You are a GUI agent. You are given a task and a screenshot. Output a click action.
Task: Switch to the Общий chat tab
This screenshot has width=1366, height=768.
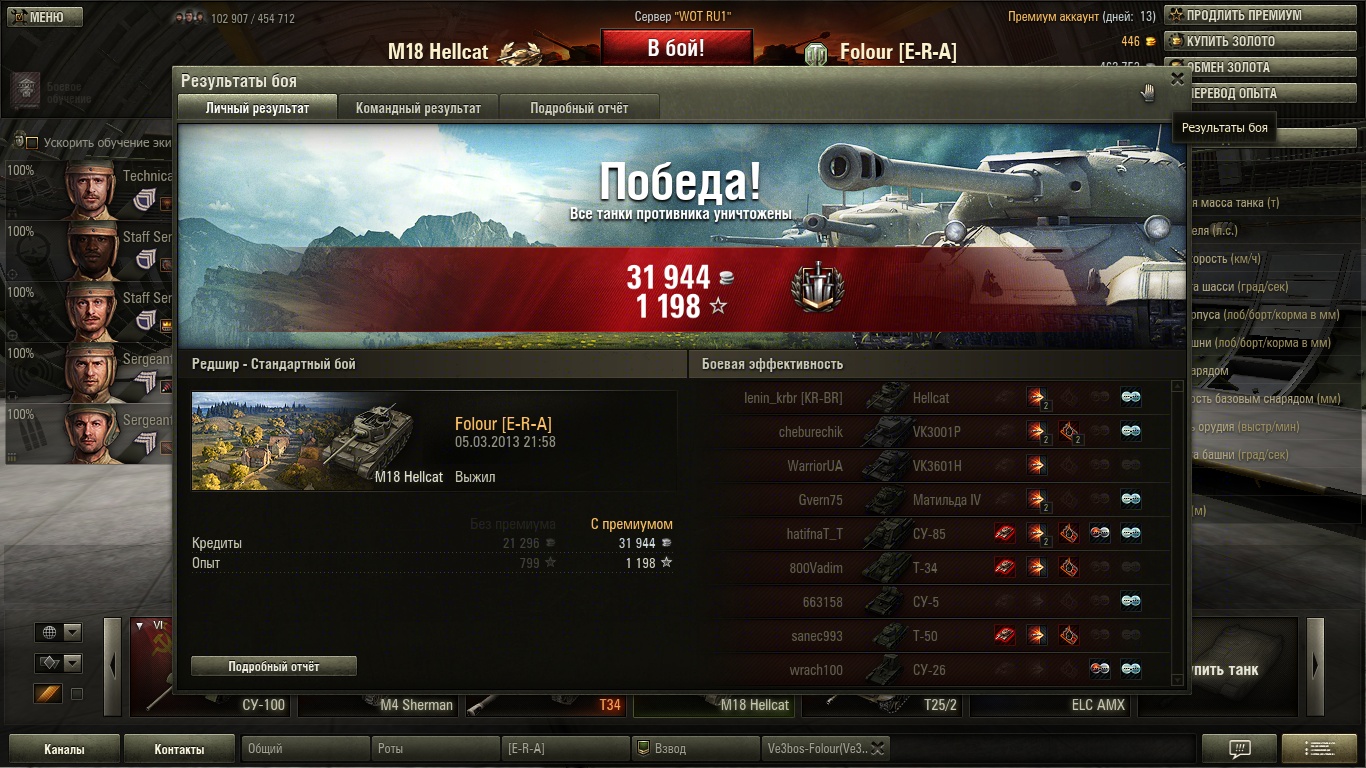[305, 749]
